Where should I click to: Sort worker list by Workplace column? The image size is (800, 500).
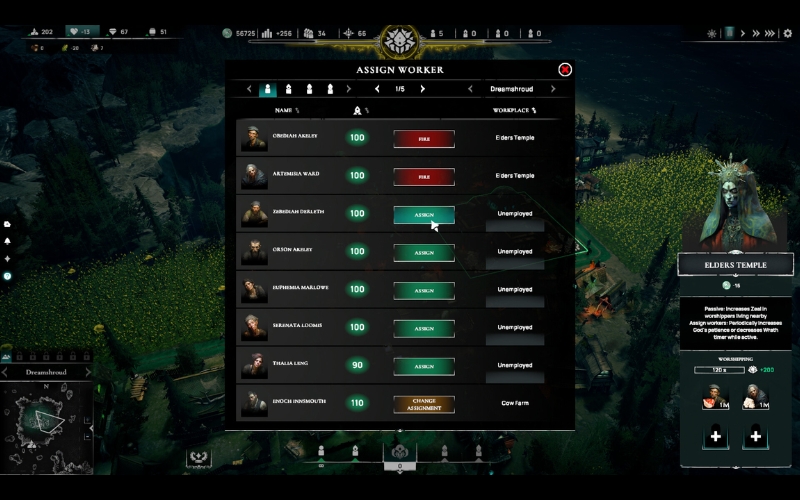click(516, 110)
